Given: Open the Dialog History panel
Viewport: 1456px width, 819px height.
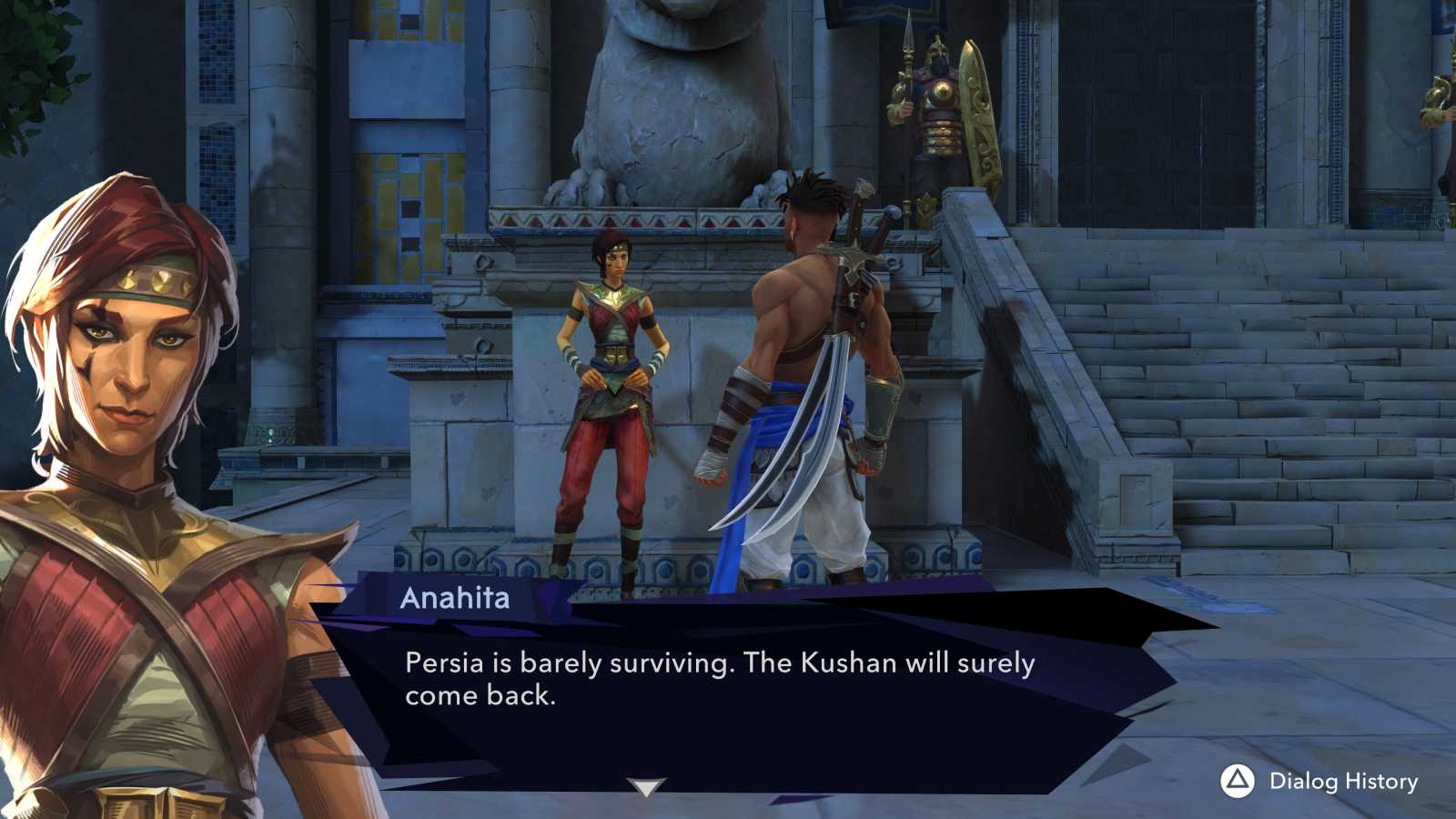Looking at the screenshot, I should (1344, 781).
